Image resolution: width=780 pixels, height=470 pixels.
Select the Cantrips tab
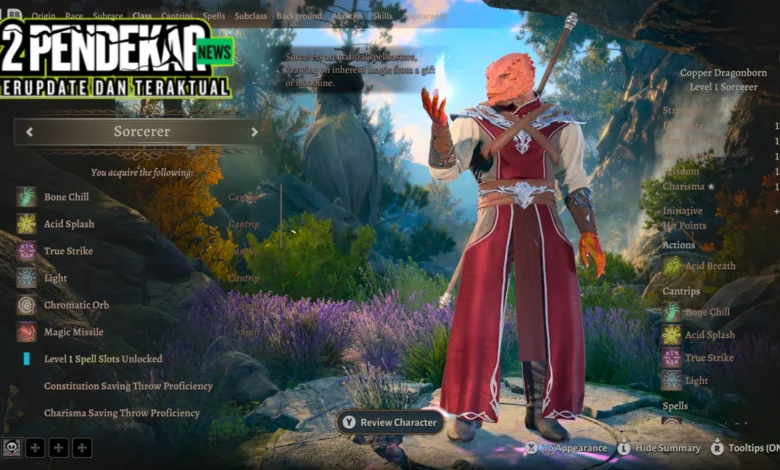[x=177, y=16]
